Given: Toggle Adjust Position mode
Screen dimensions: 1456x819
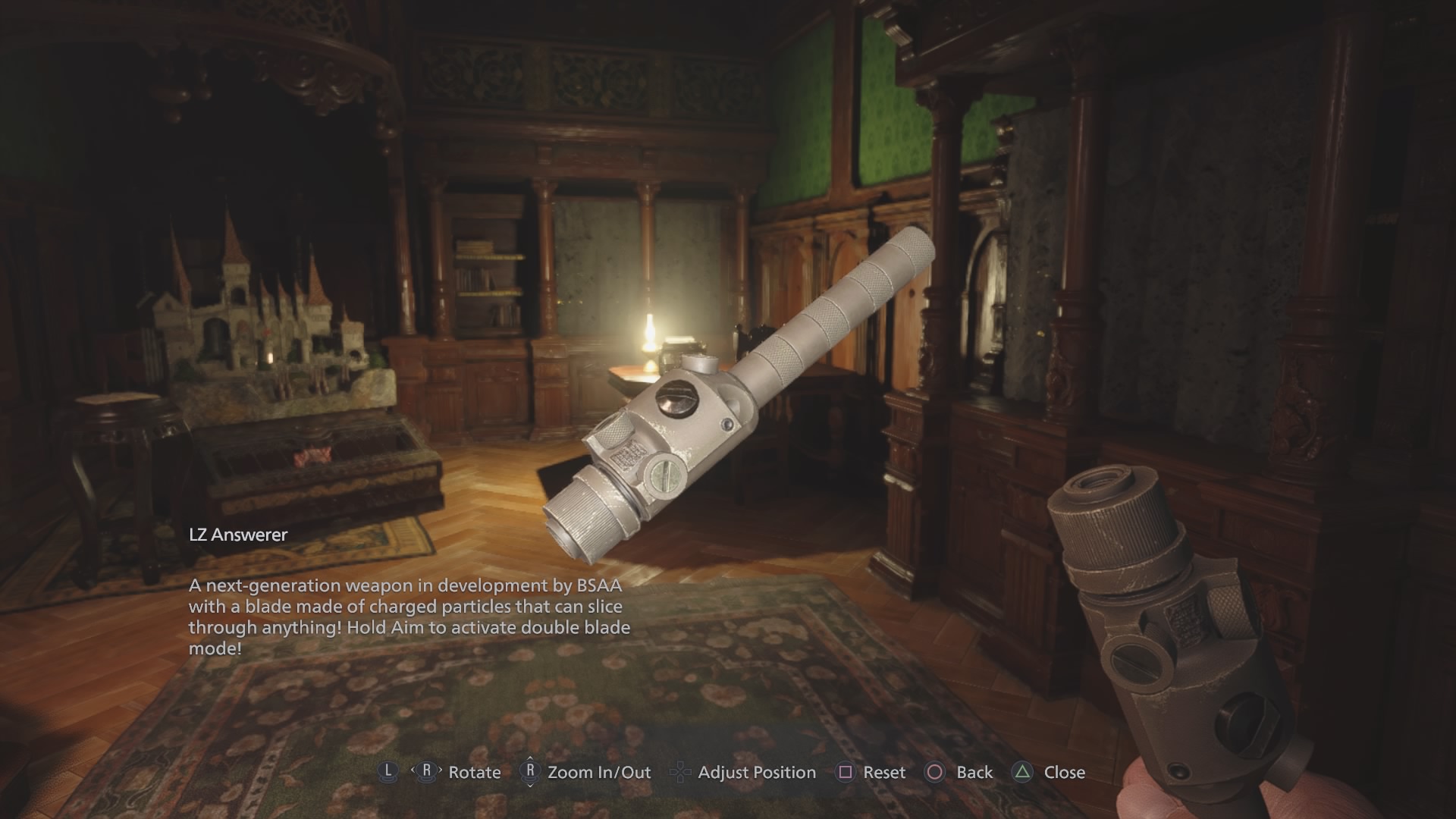Looking at the screenshot, I should [x=756, y=773].
